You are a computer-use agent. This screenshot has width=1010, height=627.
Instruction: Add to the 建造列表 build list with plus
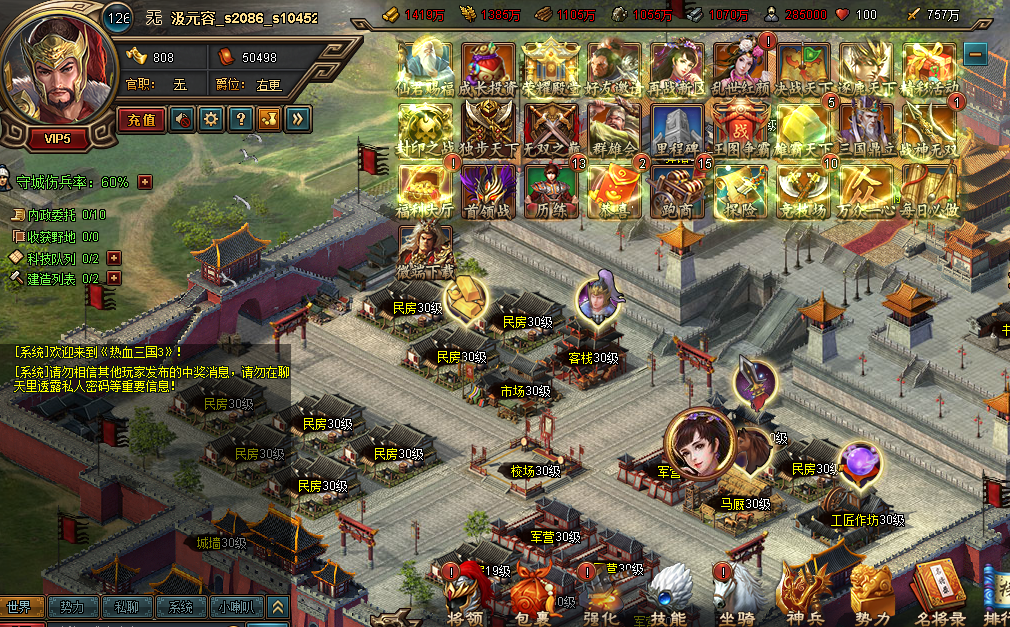pos(113,278)
